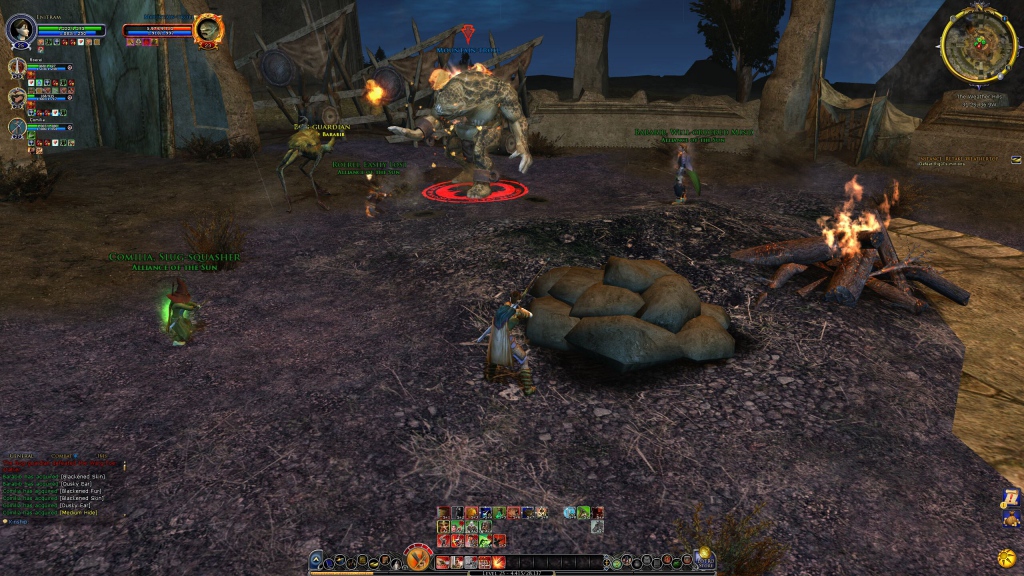
Task: Select fellowship member Comilia's portrait
Action: pos(17,126)
